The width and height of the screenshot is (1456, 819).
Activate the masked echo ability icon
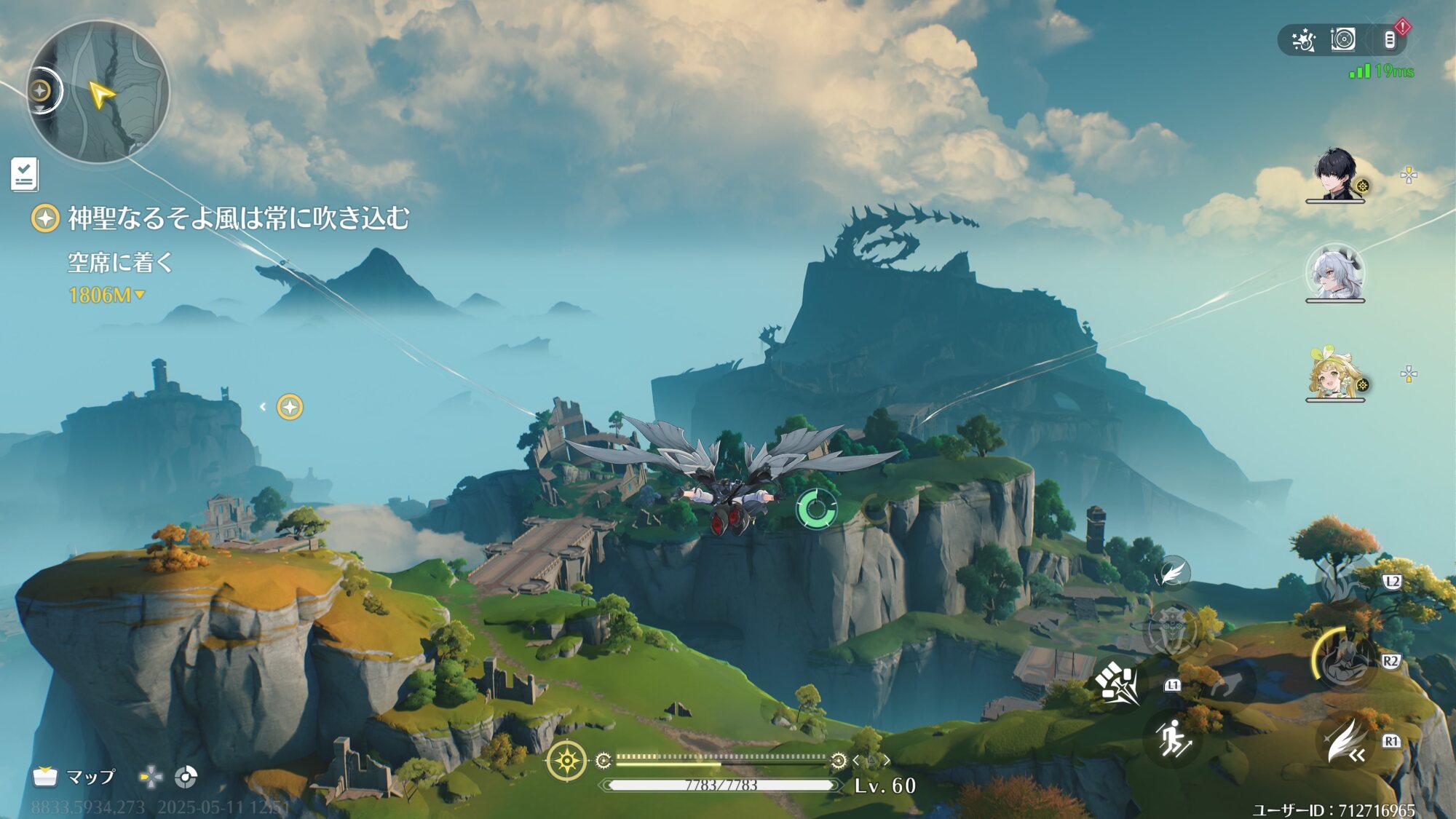click(1172, 629)
